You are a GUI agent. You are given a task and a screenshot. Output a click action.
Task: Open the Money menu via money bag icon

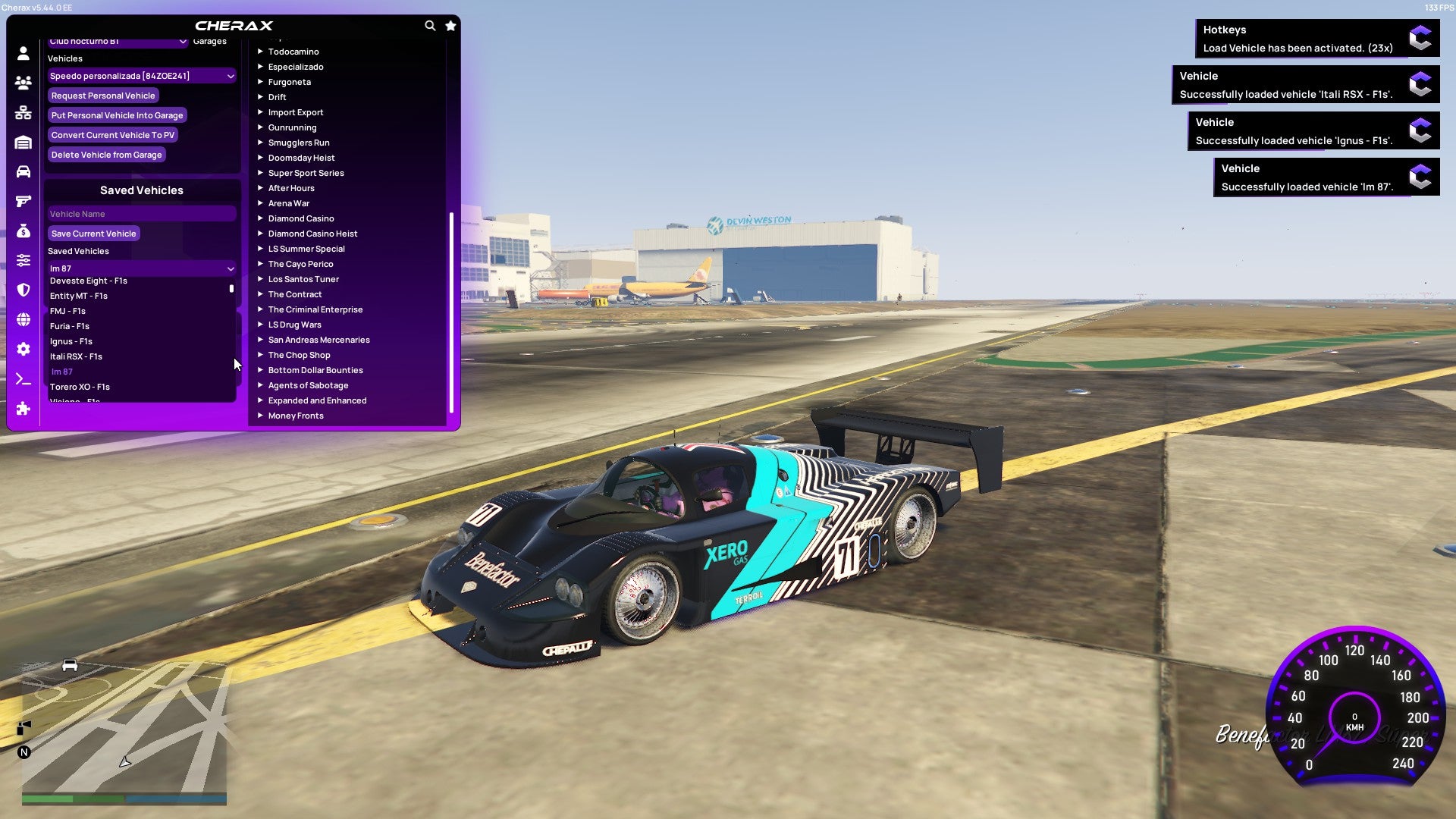tap(23, 230)
